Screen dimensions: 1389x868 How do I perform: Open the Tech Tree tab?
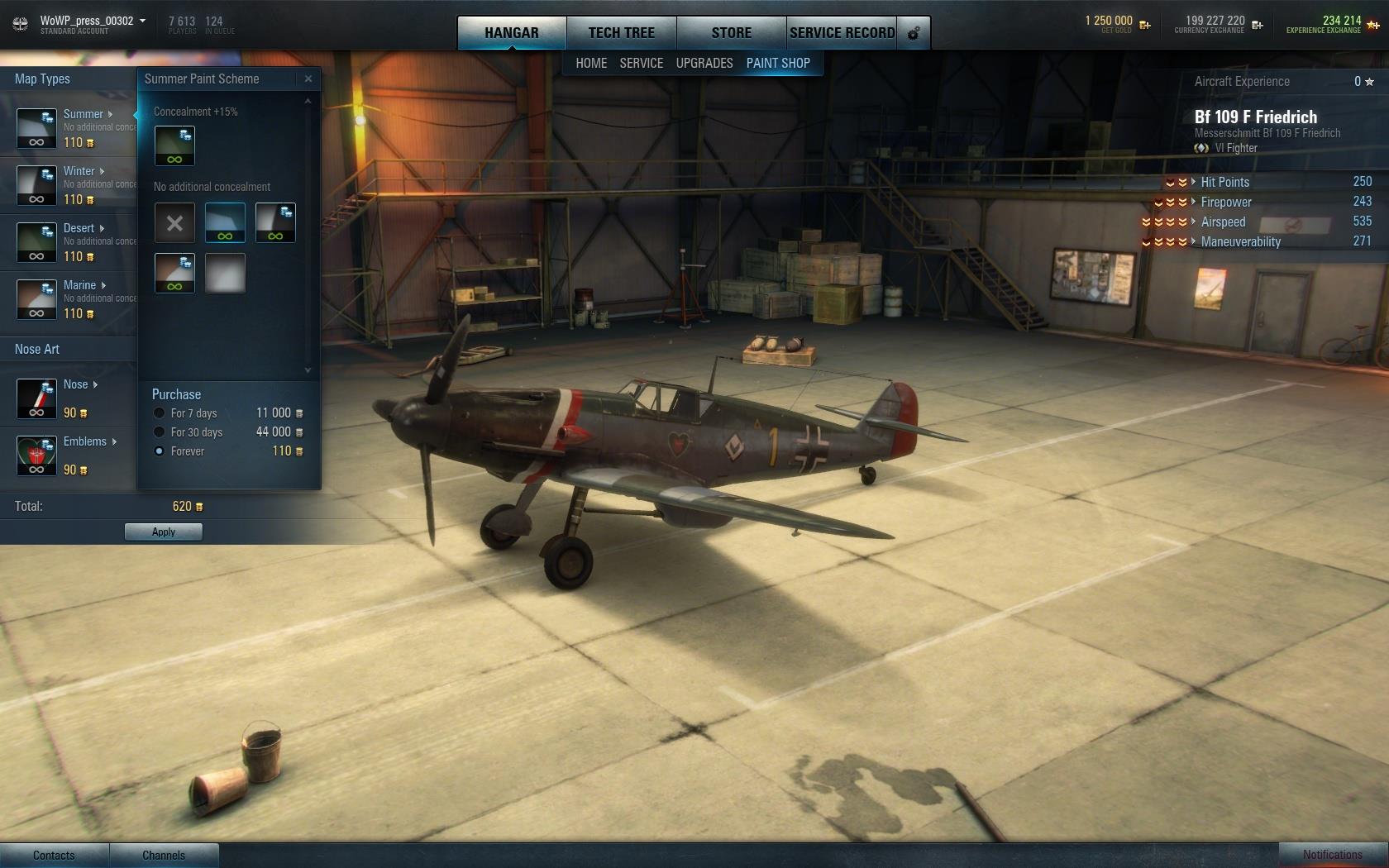(x=621, y=33)
